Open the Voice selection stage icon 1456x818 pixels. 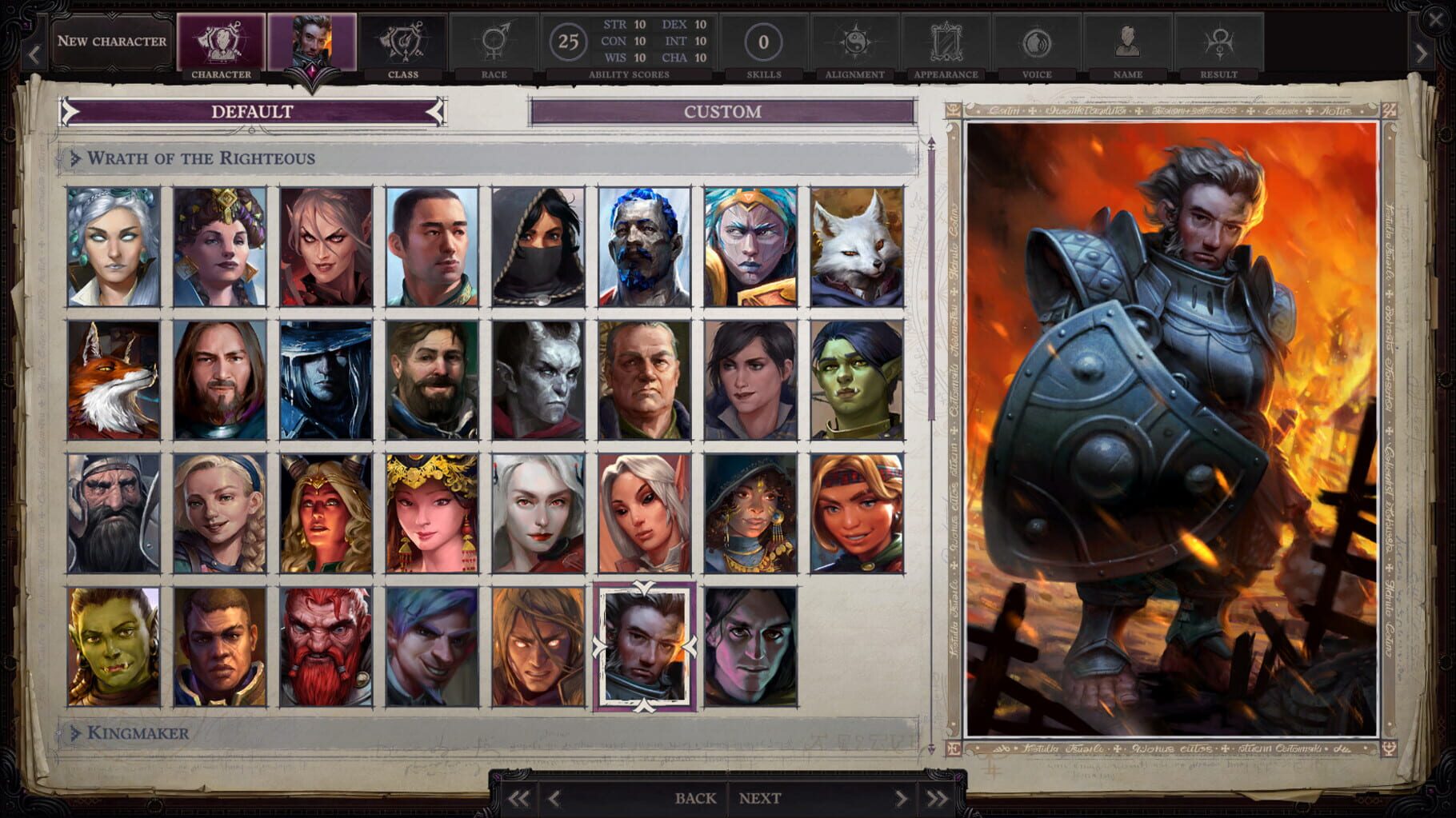point(1035,40)
